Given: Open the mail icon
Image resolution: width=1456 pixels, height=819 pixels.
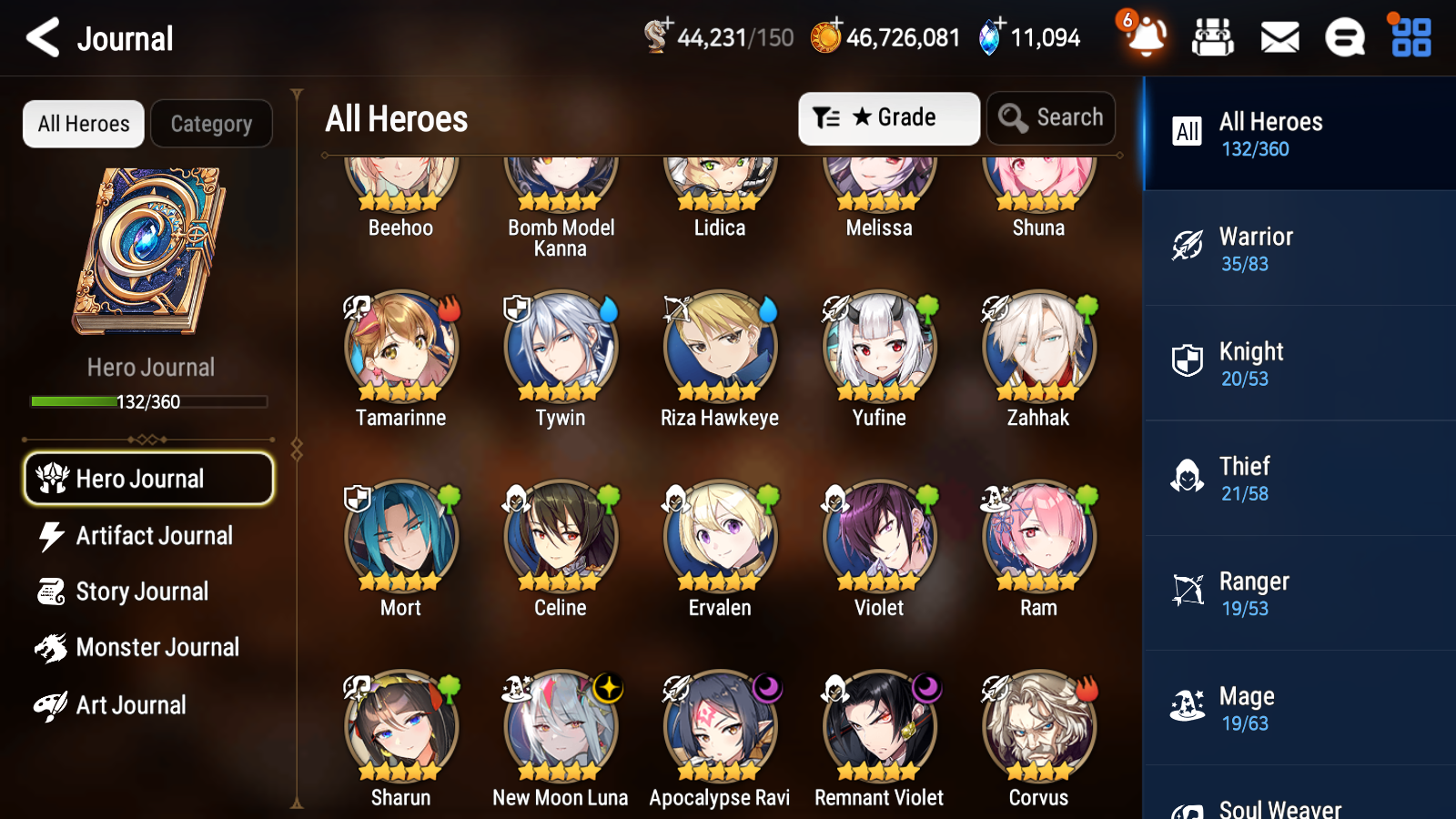Looking at the screenshot, I should tap(1279, 37).
